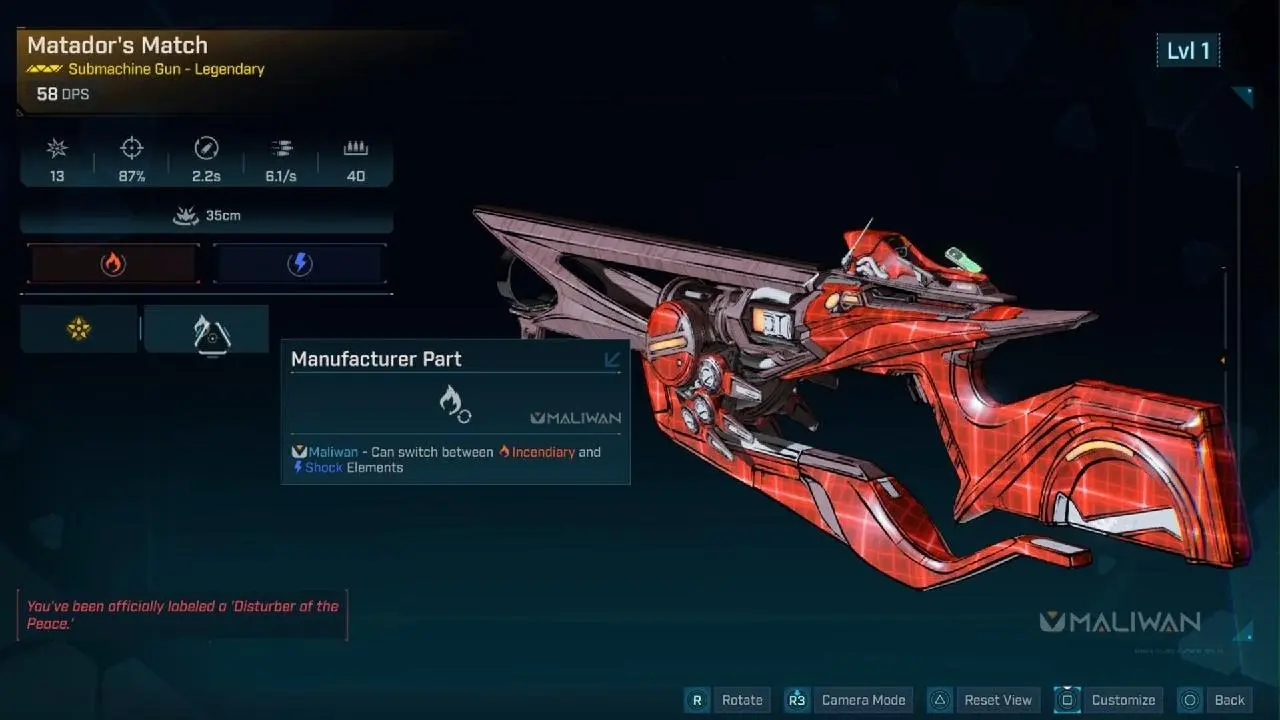1280x720 pixels.
Task: Select the Incendiary fire element slot
Action: 113,264
